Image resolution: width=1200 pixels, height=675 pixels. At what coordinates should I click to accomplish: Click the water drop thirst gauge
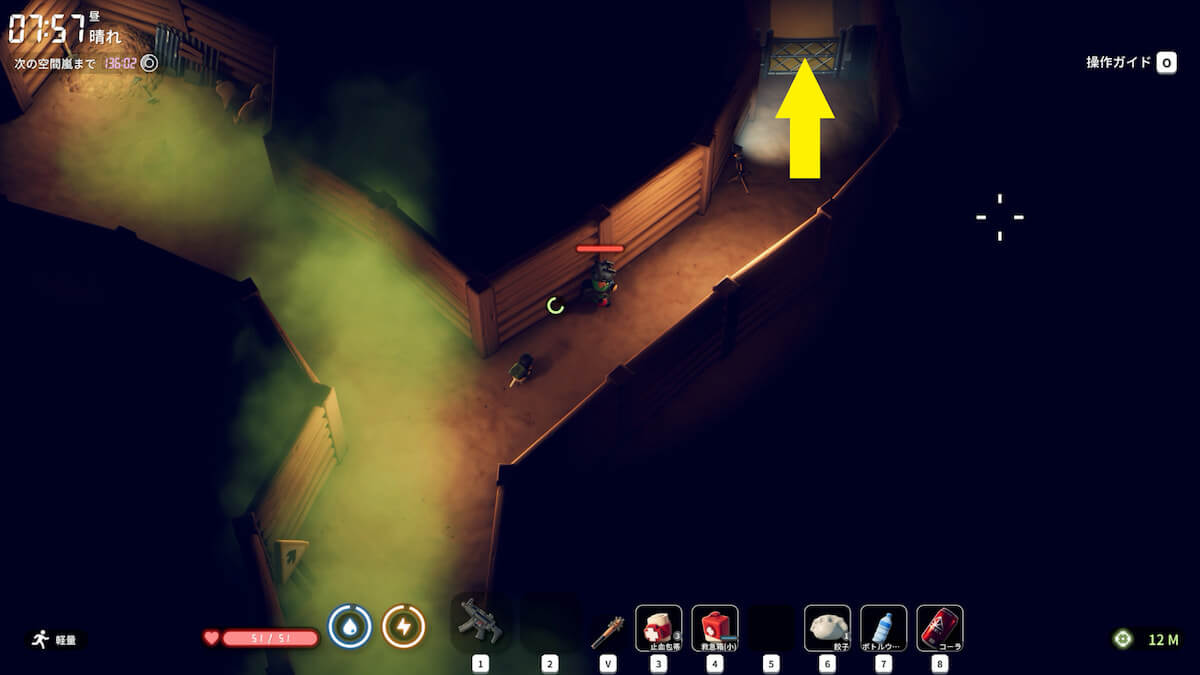(350, 627)
